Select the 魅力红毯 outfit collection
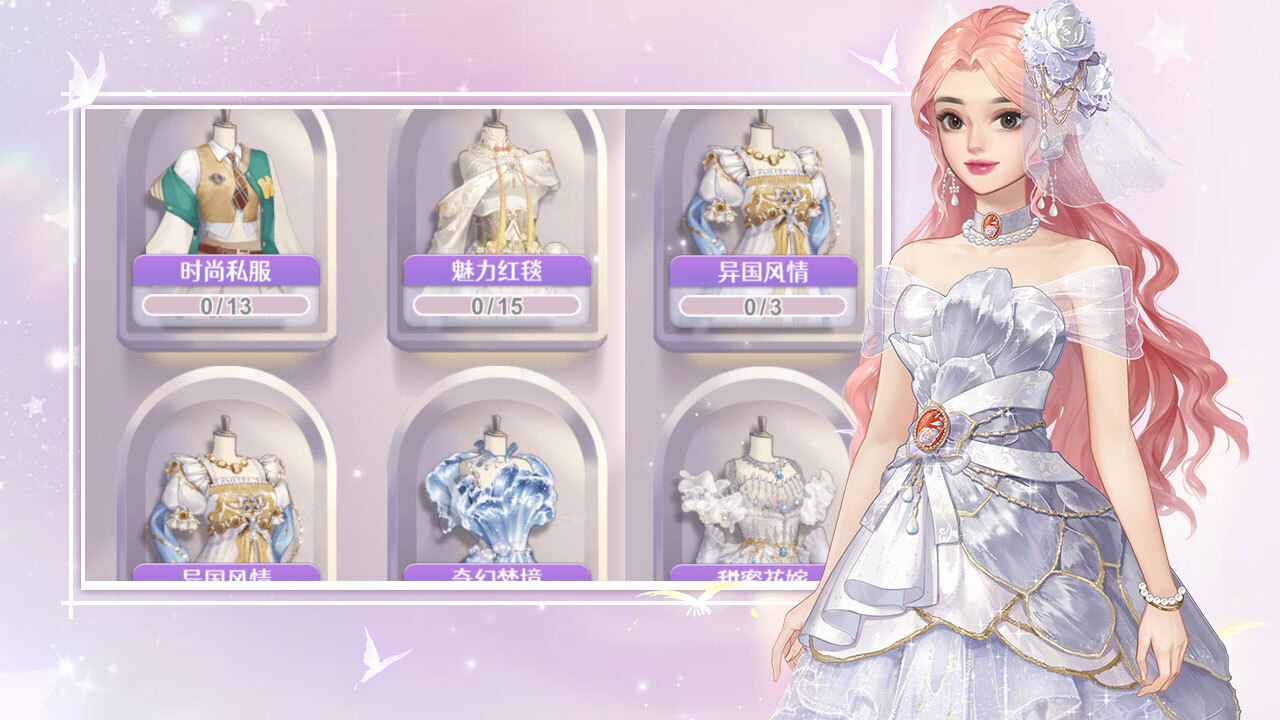 pyautogui.click(x=497, y=228)
